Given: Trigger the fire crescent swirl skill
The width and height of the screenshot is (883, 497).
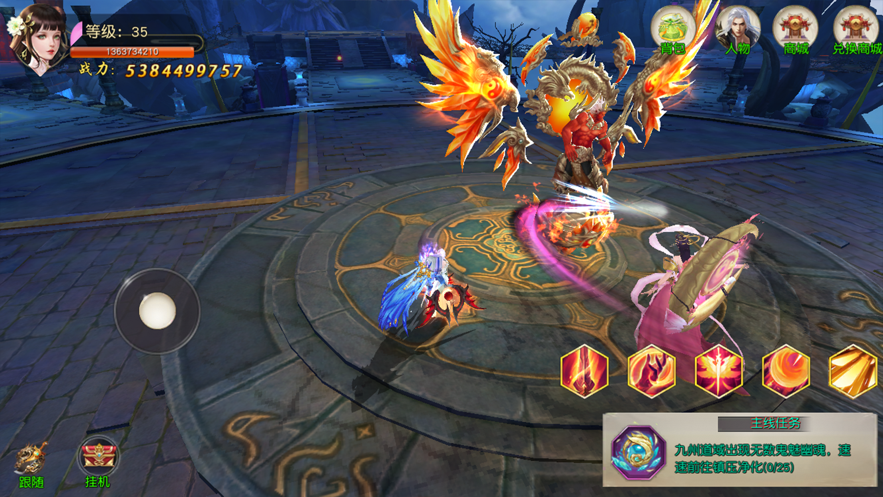Looking at the screenshot, I should click(x=786, y=371).
